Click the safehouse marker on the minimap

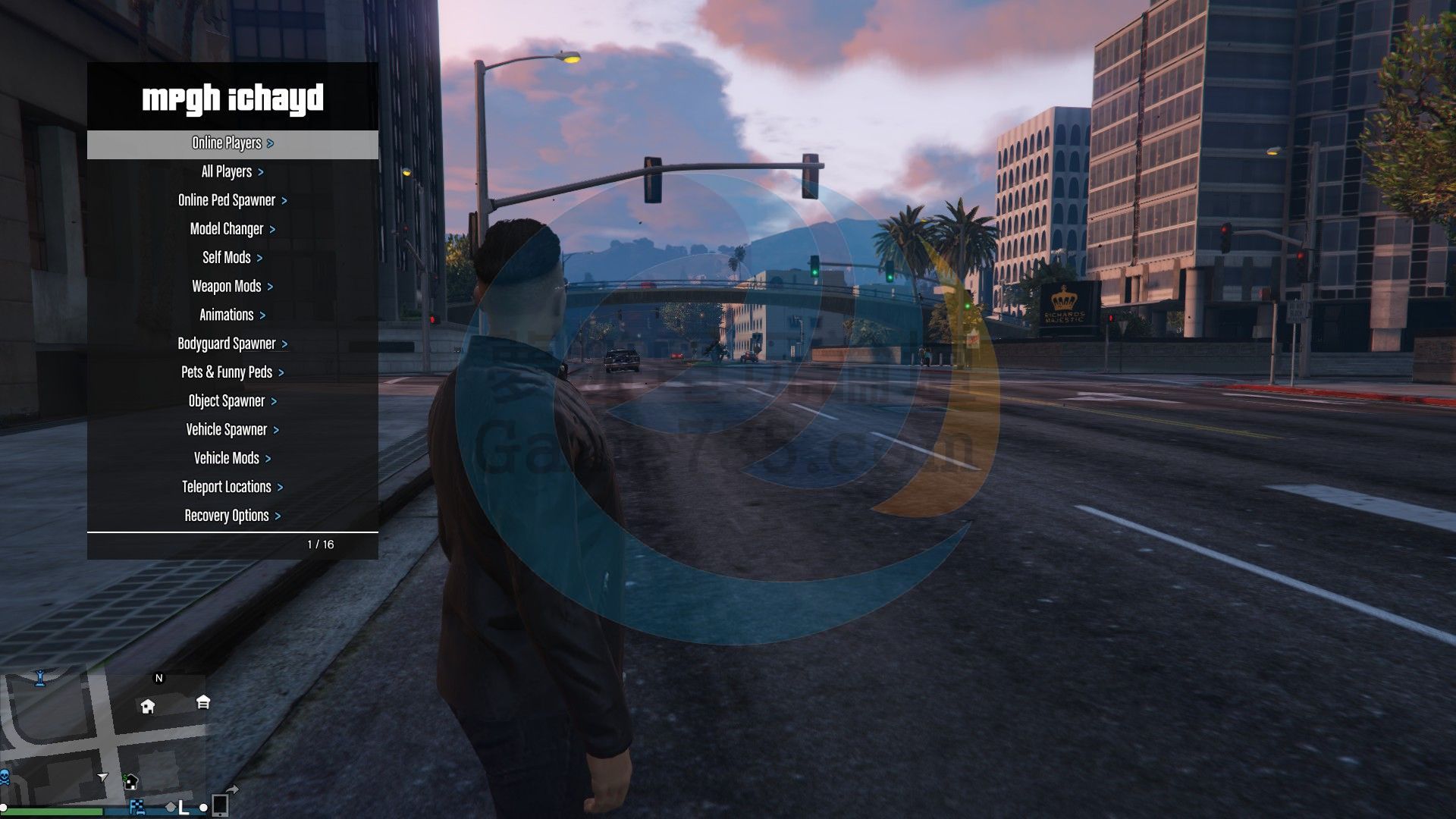tap(148, 707)
